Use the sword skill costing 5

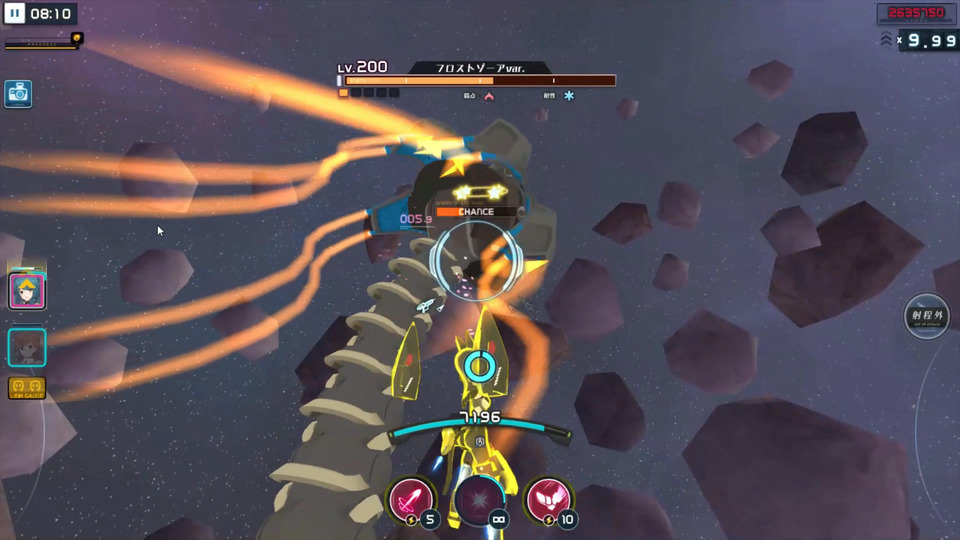(410, 498)
